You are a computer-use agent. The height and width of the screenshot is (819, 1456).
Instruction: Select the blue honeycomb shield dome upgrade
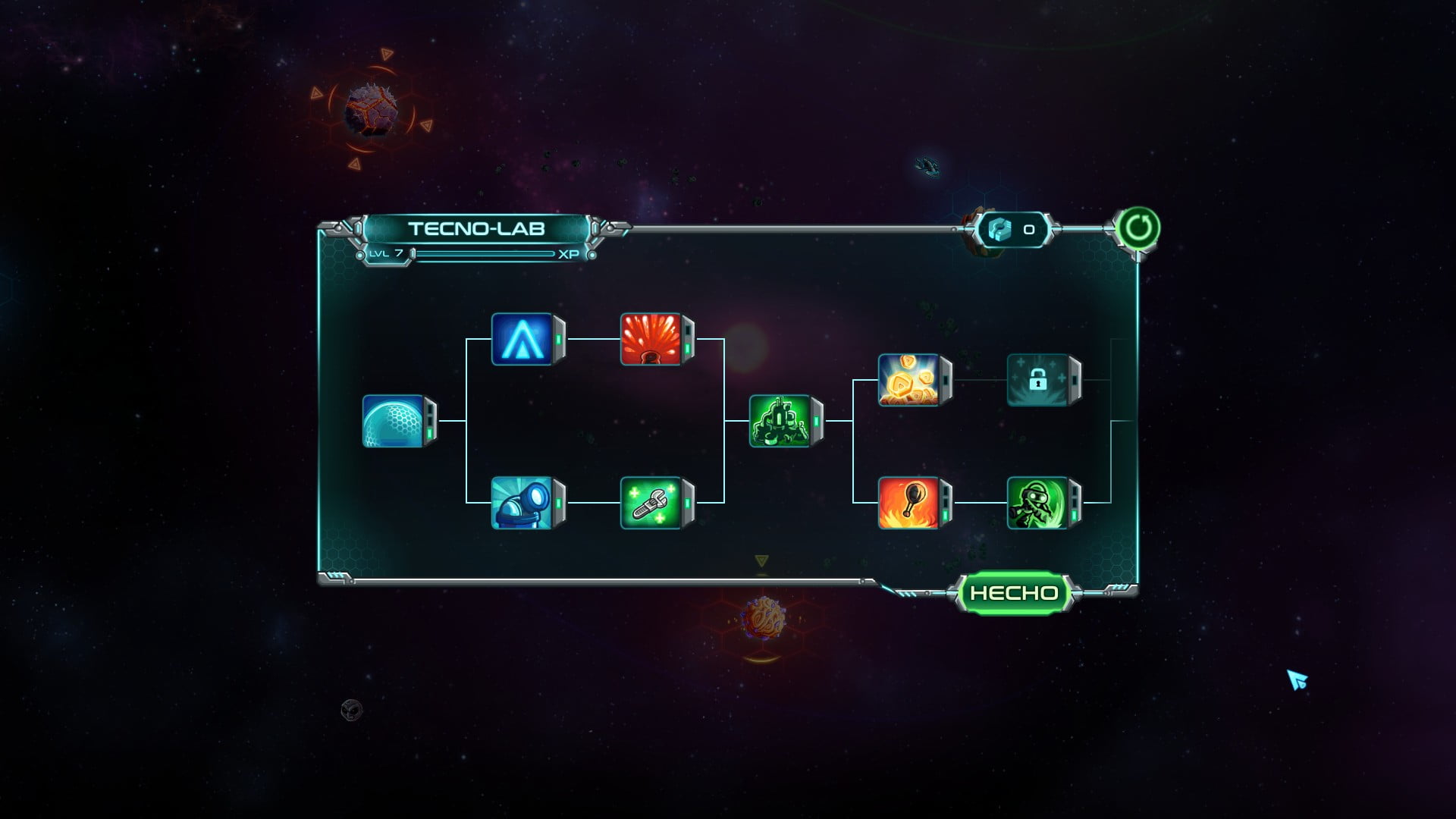394,421
